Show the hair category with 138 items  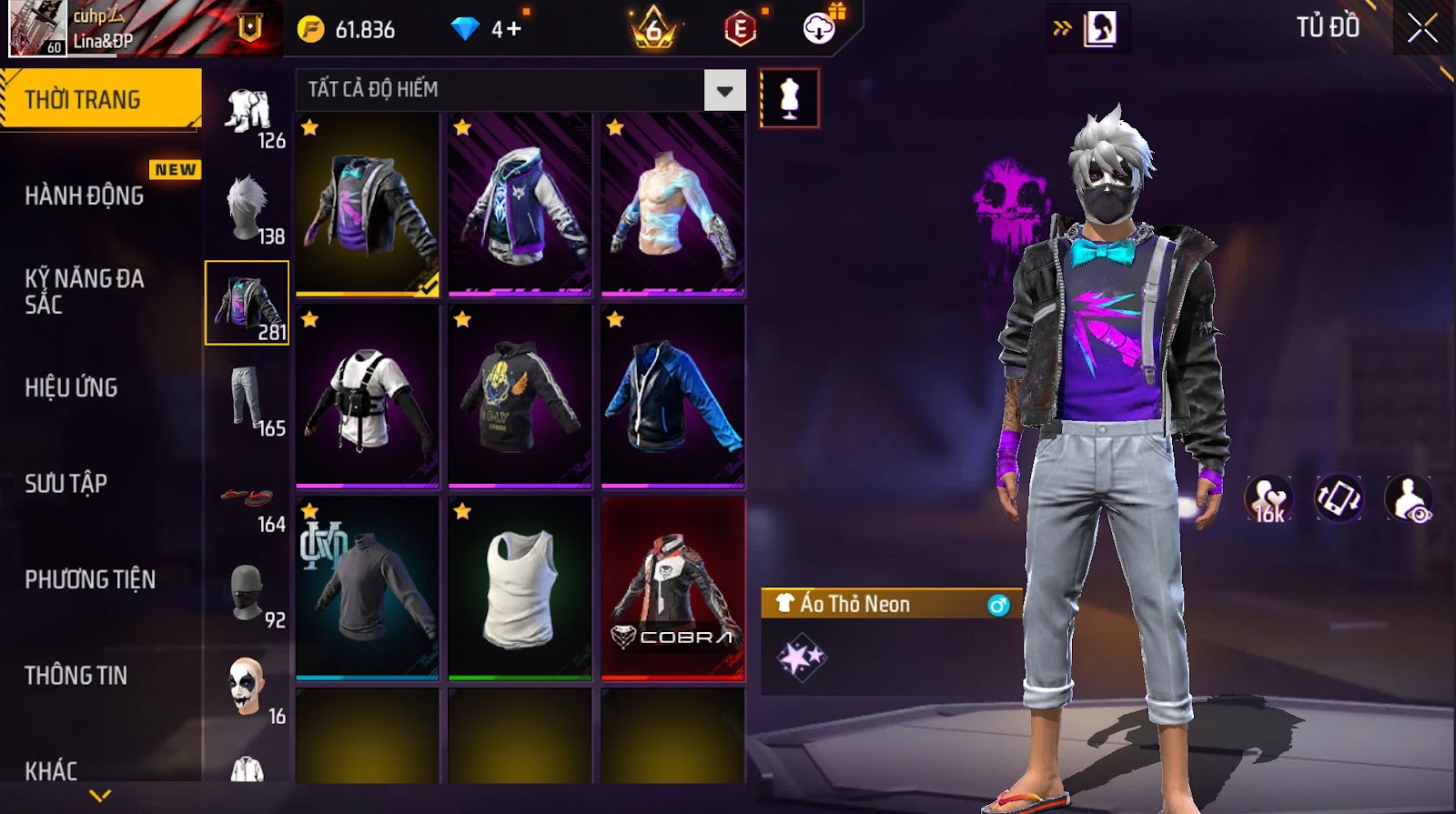[x=248, y=208]
